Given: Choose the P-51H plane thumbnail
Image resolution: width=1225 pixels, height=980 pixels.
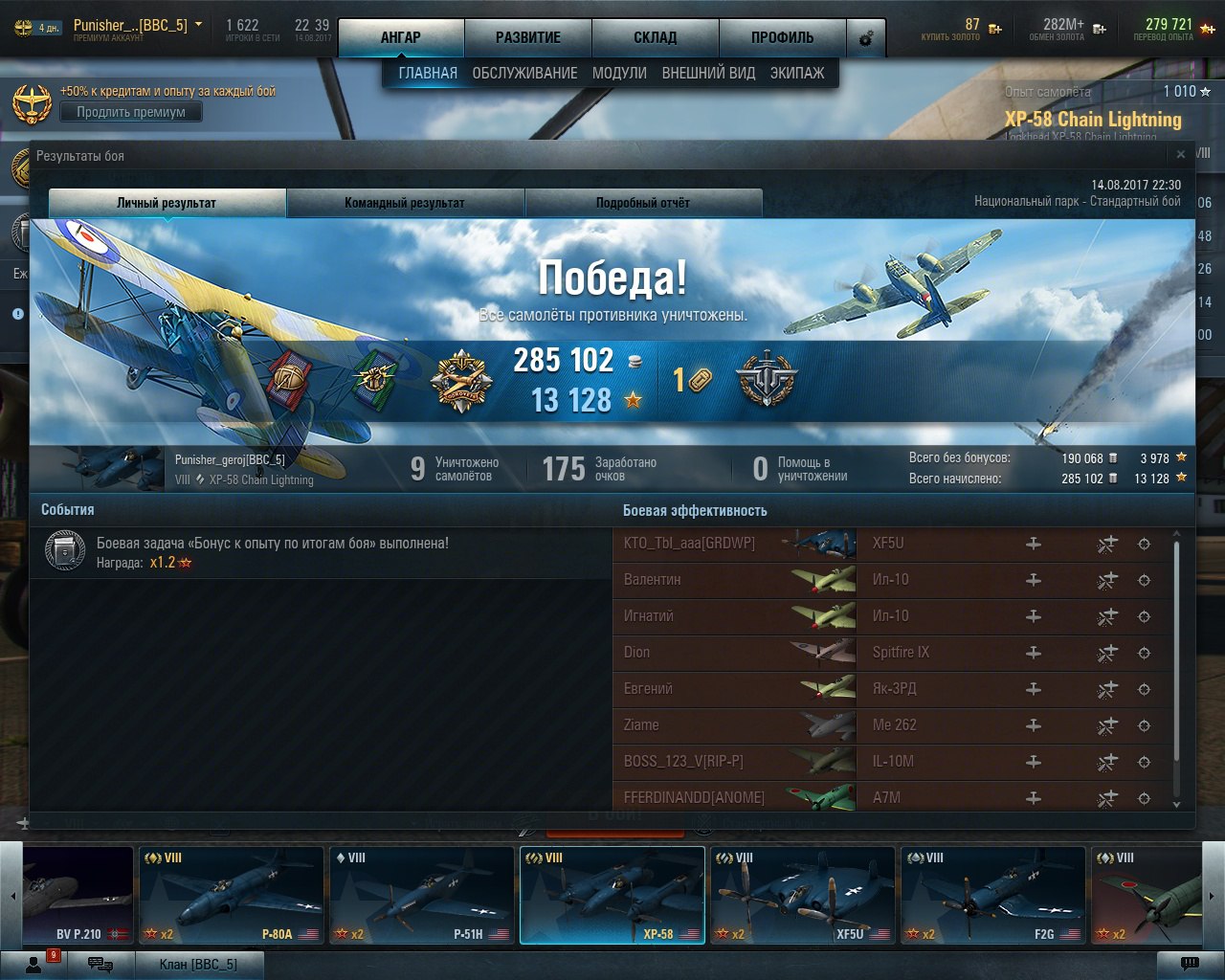Looking at the screenshot, I should point(421,895).
